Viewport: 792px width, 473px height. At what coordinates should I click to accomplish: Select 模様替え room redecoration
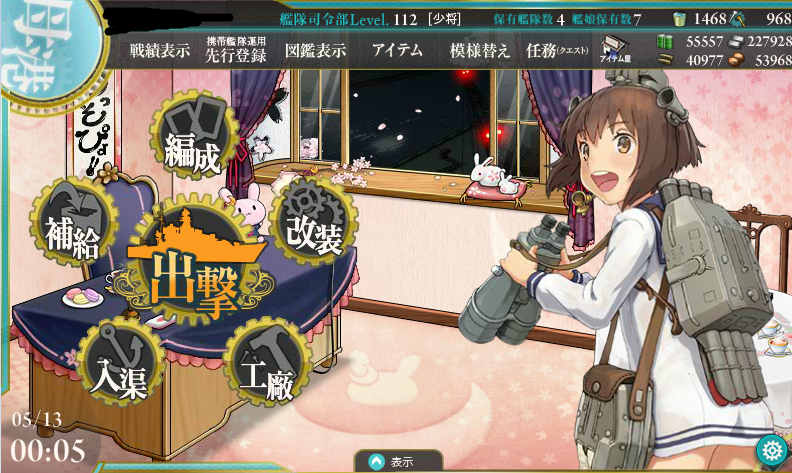(480, 51)
